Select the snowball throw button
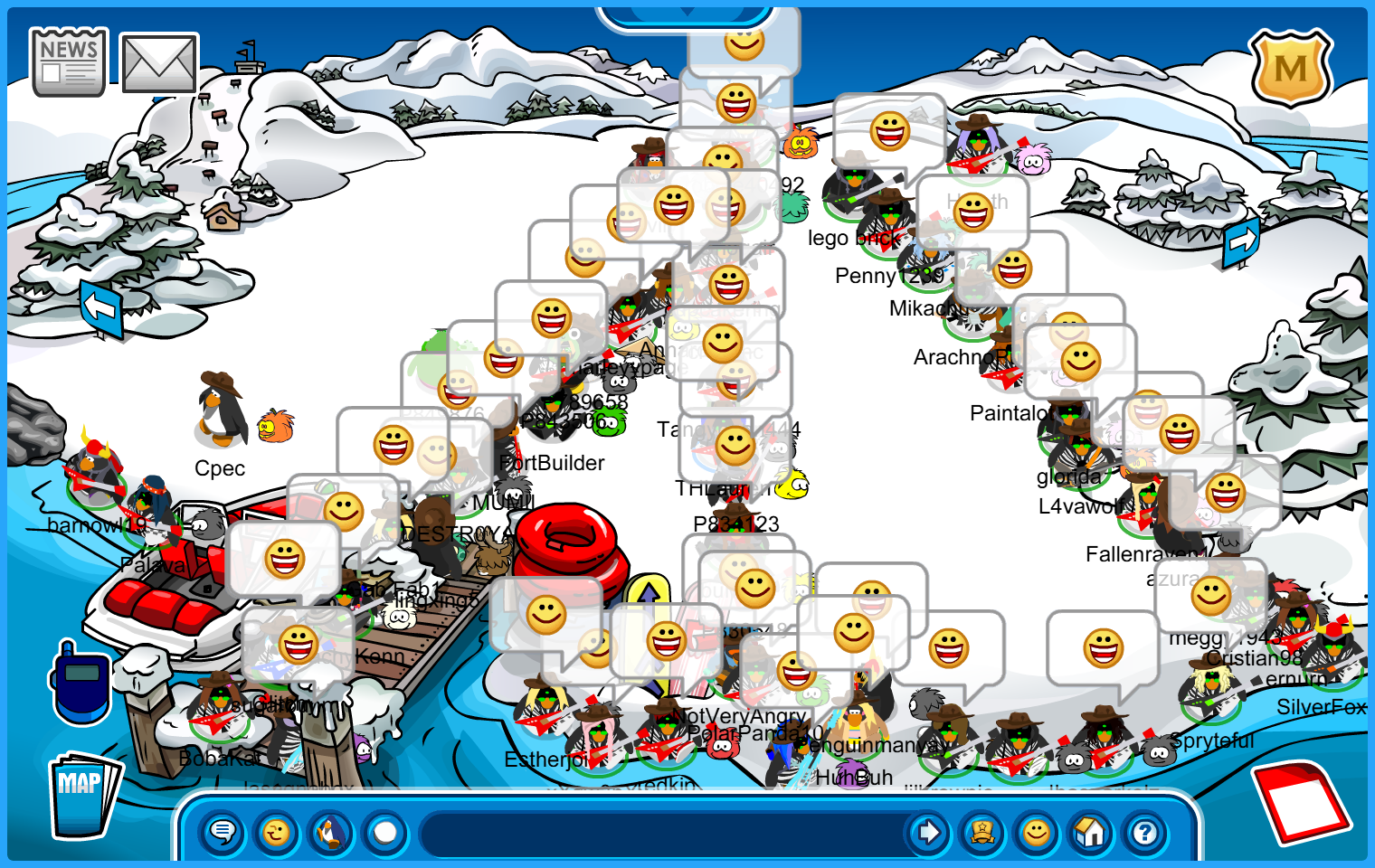The image size is (1375, 868). 385,832
